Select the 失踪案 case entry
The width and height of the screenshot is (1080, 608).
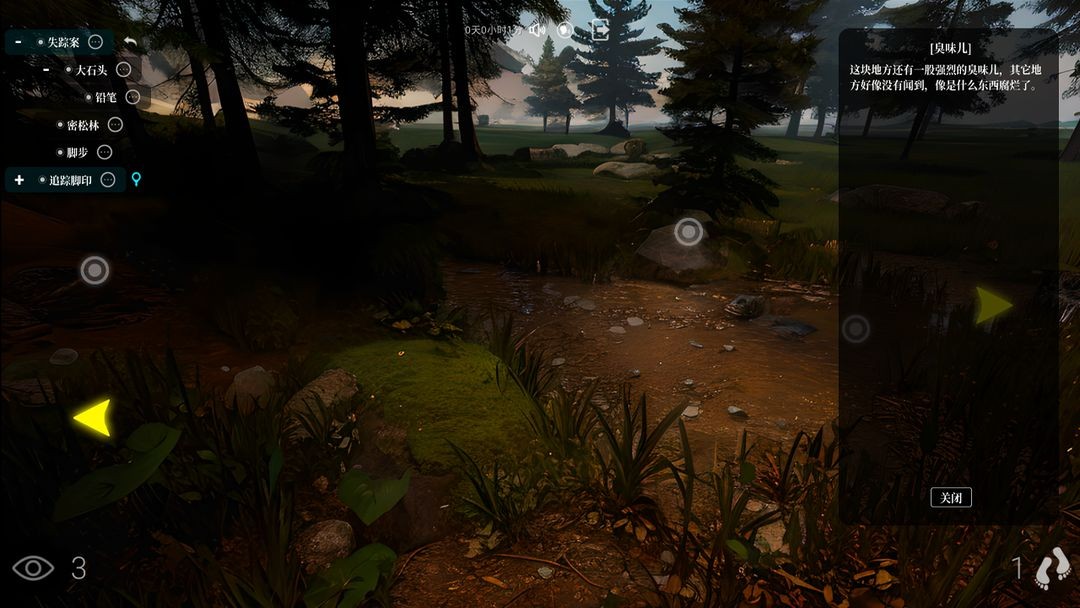(63, 42)
